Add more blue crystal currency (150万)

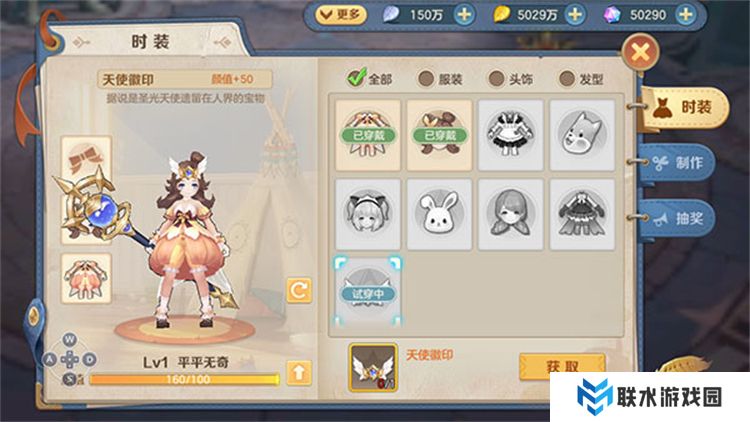(x=463, y=14)
